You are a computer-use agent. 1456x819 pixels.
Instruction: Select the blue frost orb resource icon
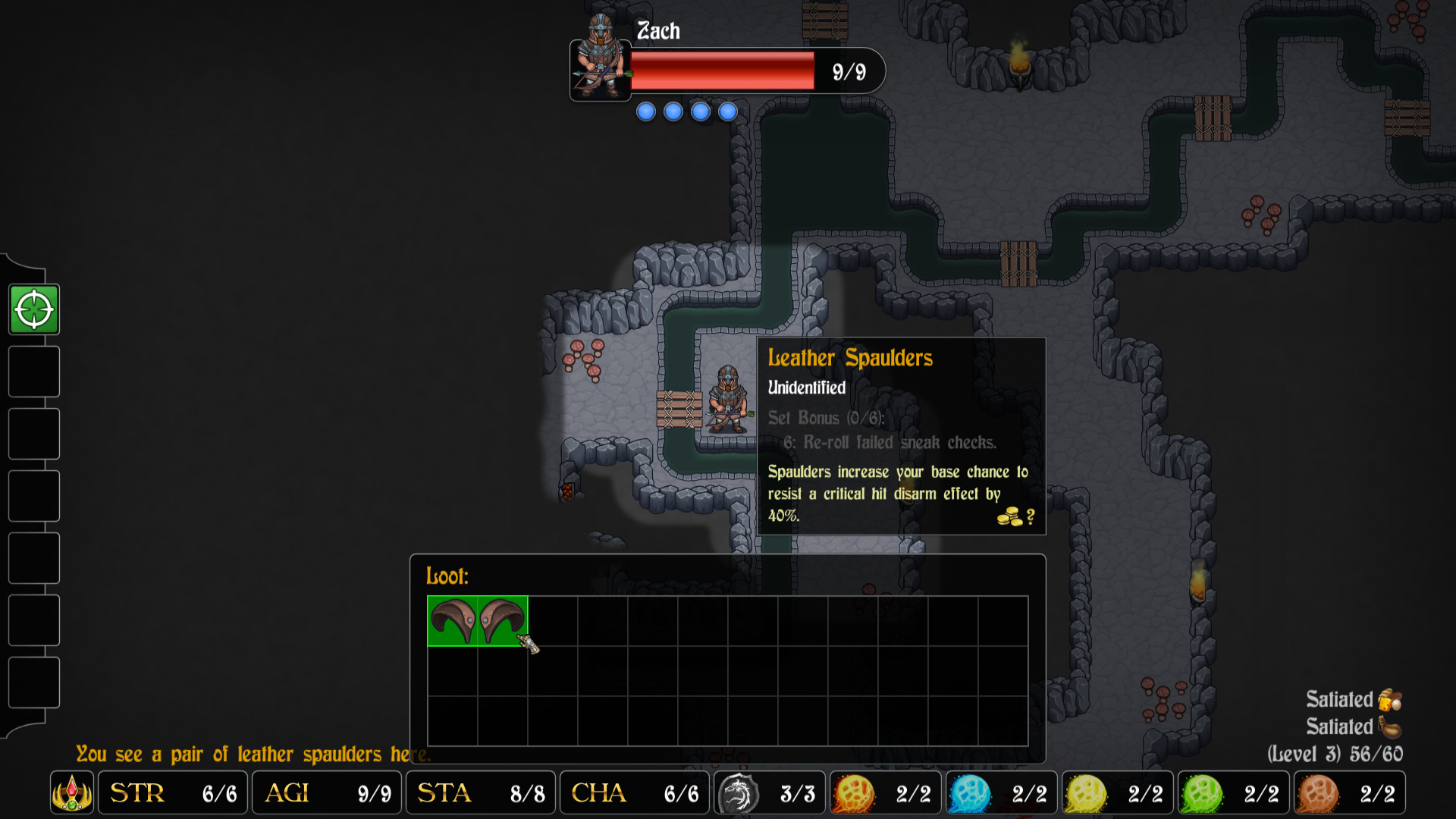[970, 792]
